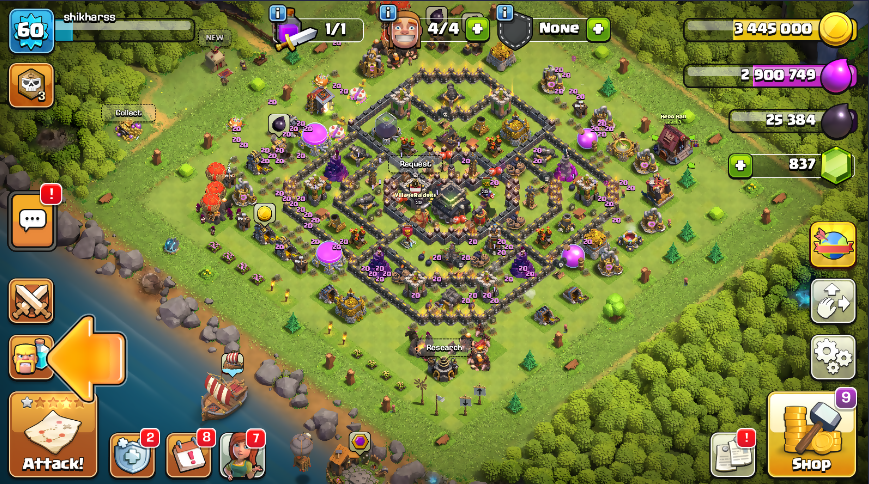Image resolution: width=869 pixels, height=484 pixels.
Task: Open the chat speech bubble panel
Action: click(31, 220)
